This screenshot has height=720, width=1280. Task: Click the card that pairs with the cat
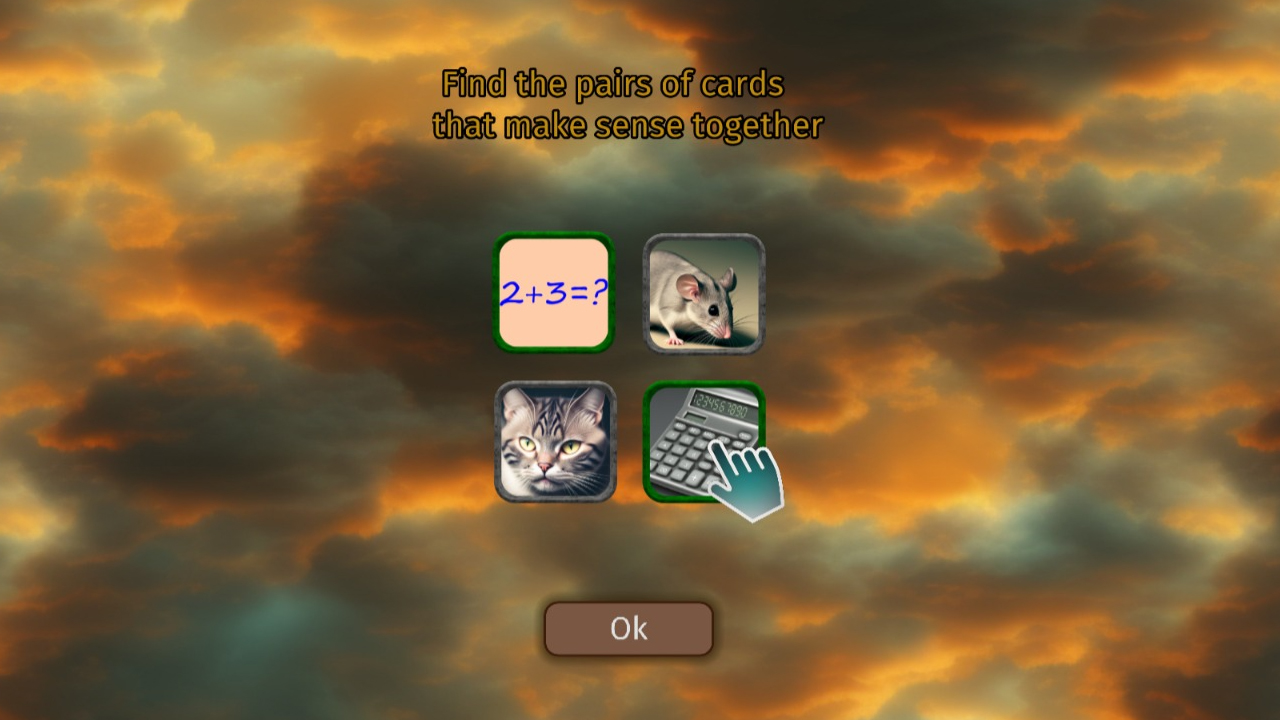[x=703, y=293]
